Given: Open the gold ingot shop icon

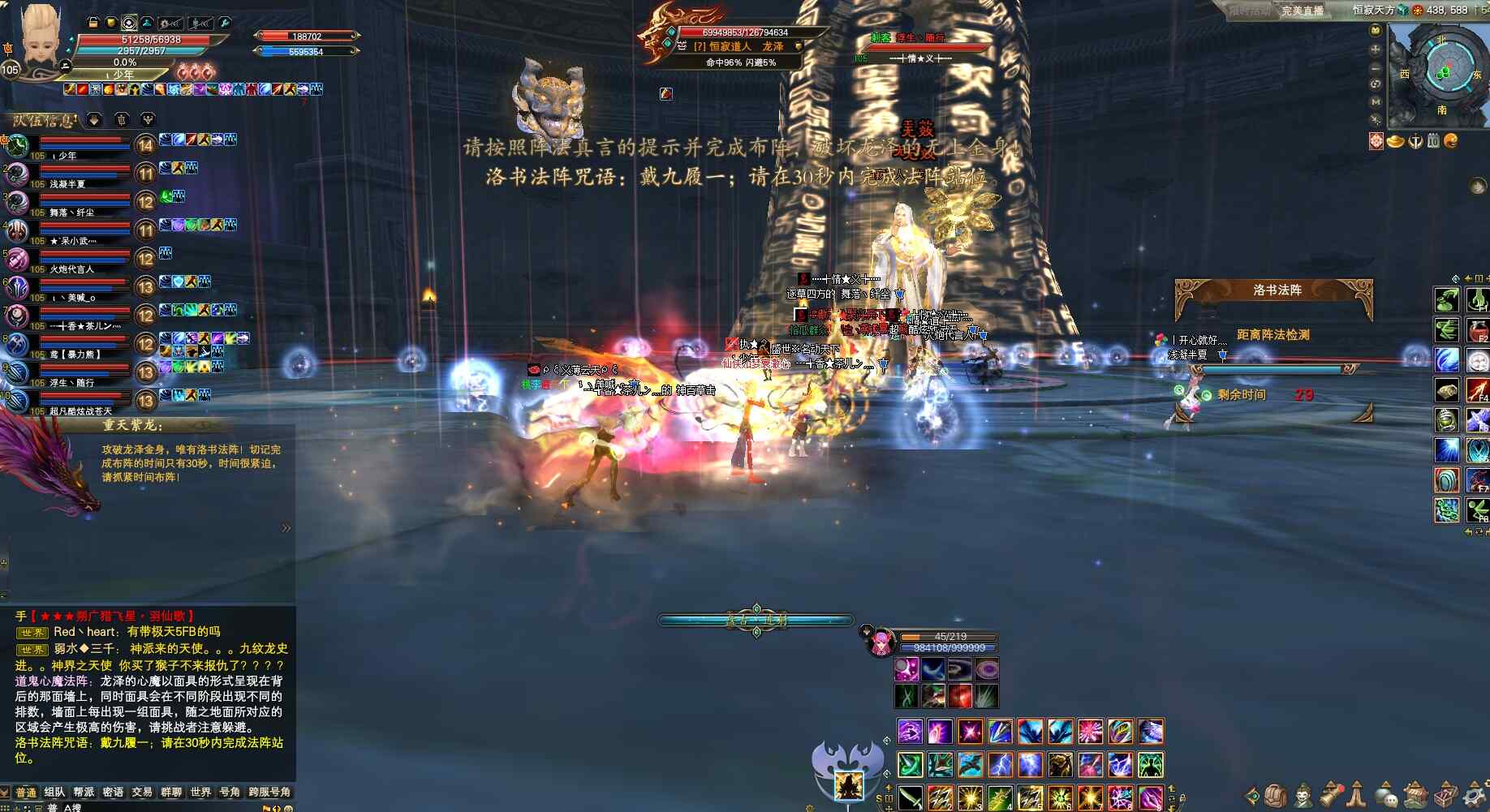Looking at the screenshot, I should [1396, 141].
